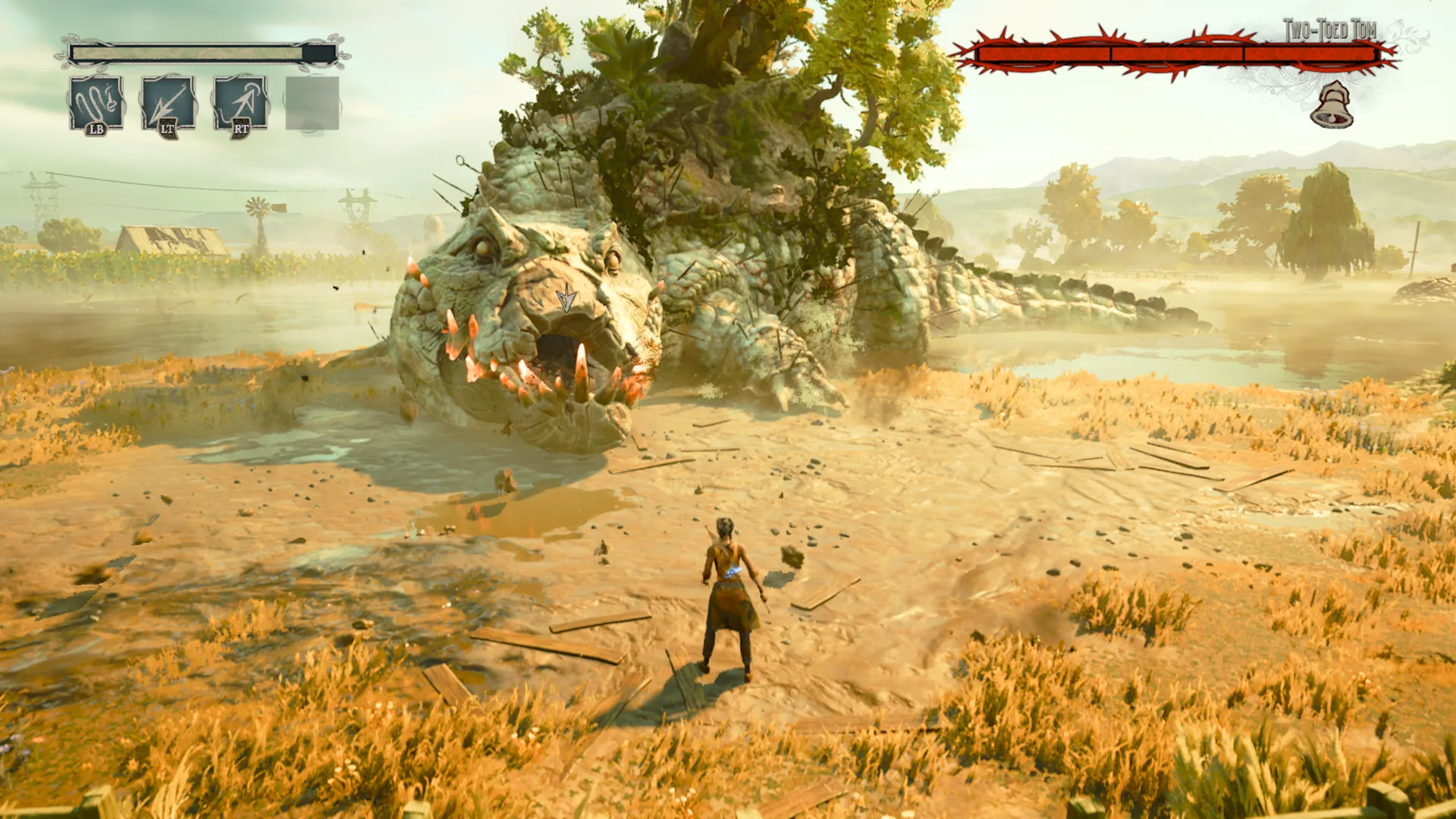Image resolution: width=1456 pixels, height=819 pixels.
Task: Click the bell icon below the boss bar
Action: [x=1332, y=106]
